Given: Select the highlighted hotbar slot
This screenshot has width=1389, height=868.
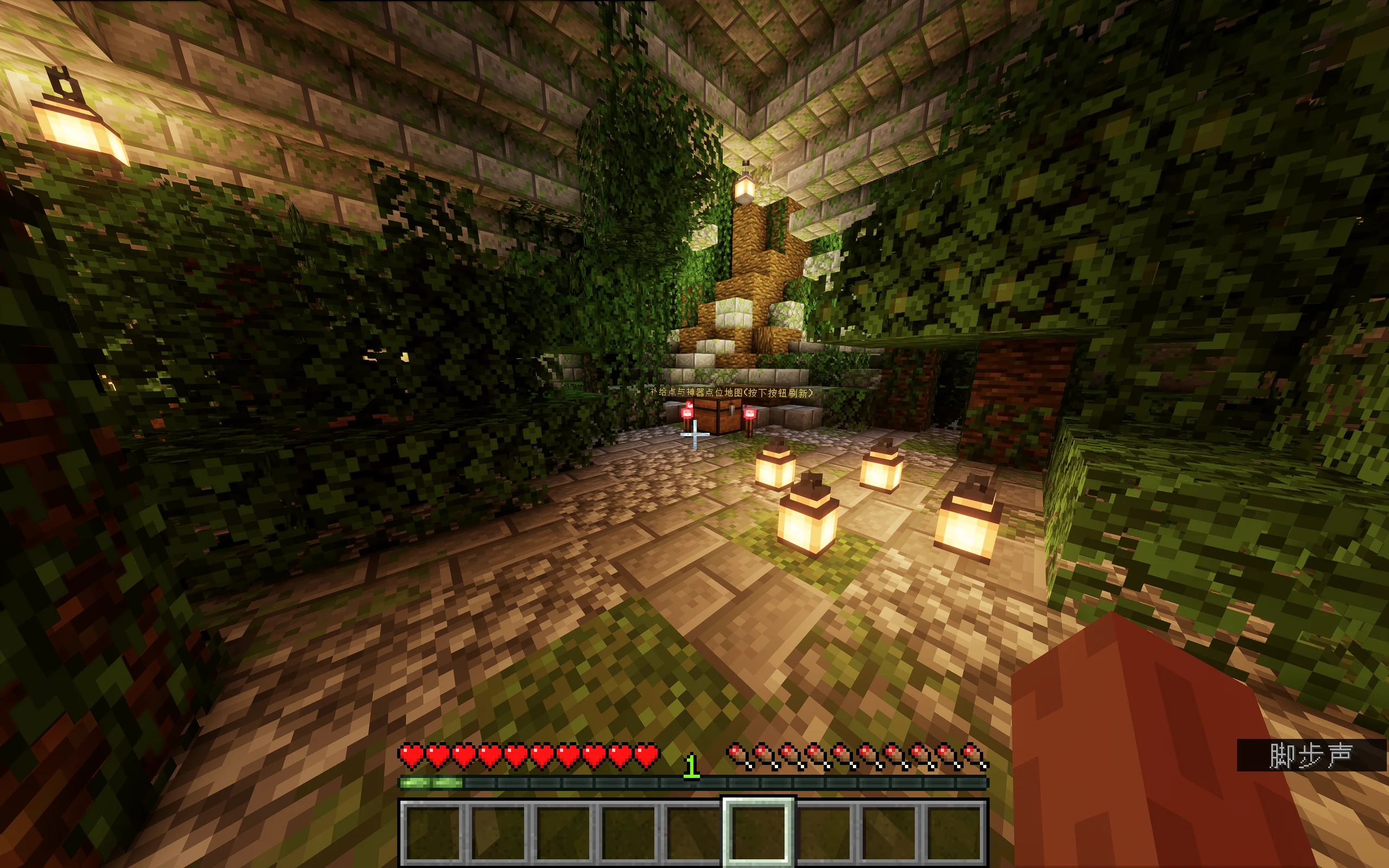Looking at the screenshot, I should click(x=758, y=831).
